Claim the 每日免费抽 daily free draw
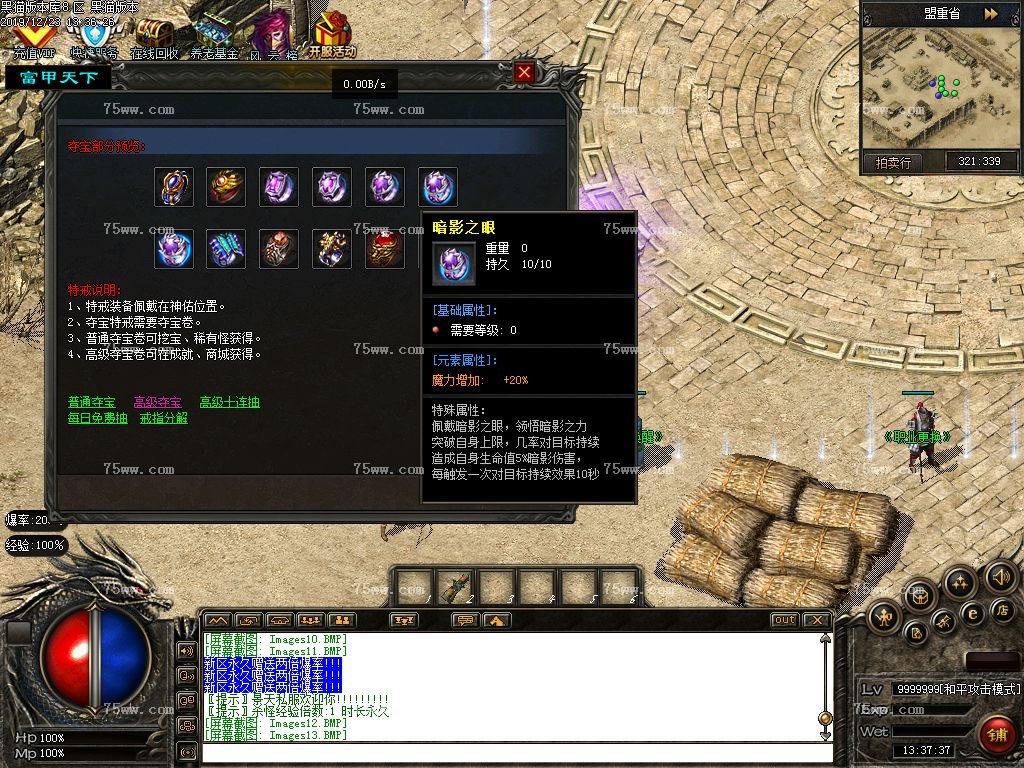The height and width of the screenshot is (768, 1024). coord(97,418)
